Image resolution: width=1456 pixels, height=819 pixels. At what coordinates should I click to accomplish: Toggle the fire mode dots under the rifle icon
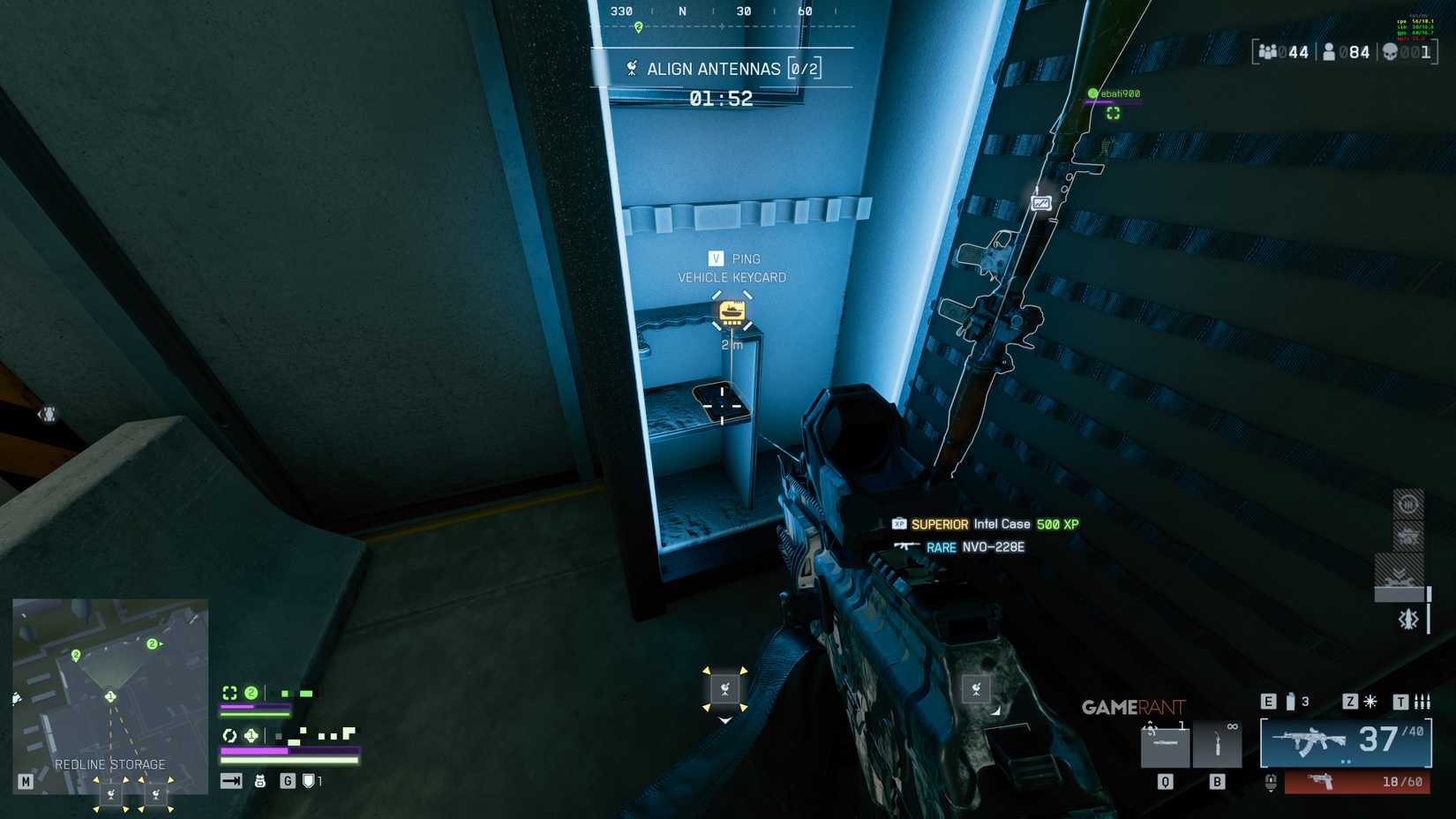1347,762
